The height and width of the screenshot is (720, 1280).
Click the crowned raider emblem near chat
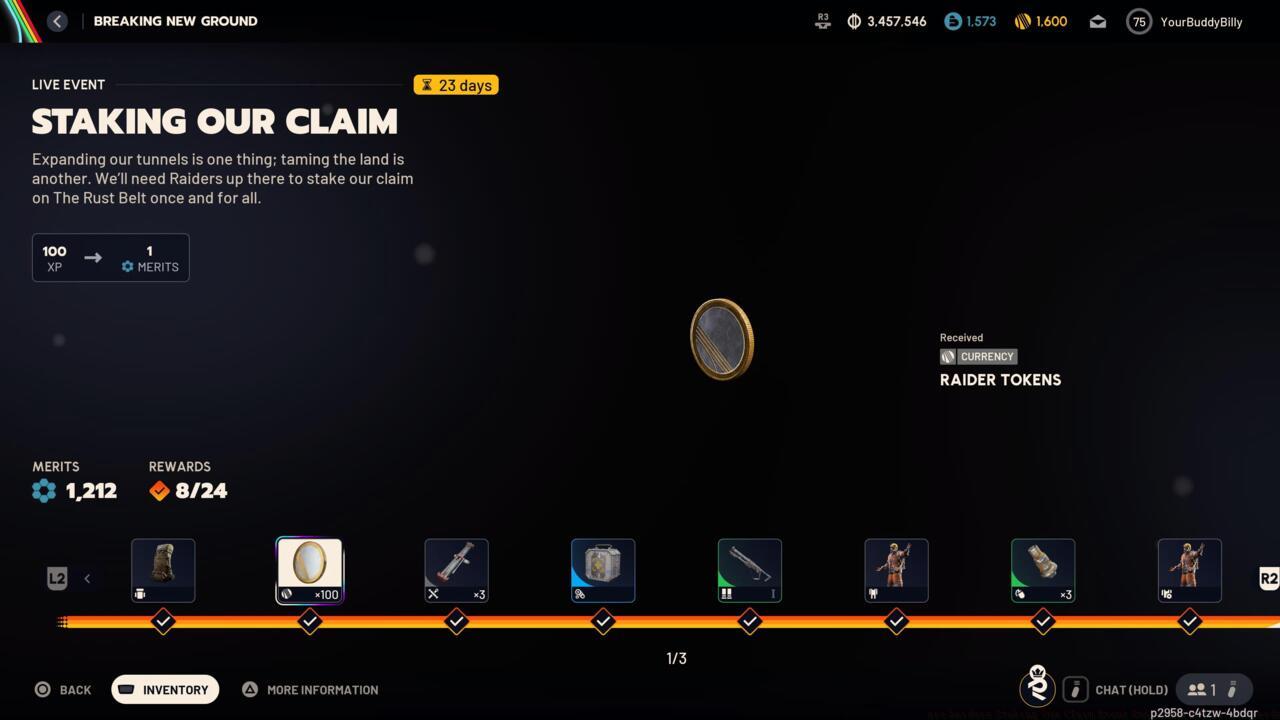tap(1037, 688)
